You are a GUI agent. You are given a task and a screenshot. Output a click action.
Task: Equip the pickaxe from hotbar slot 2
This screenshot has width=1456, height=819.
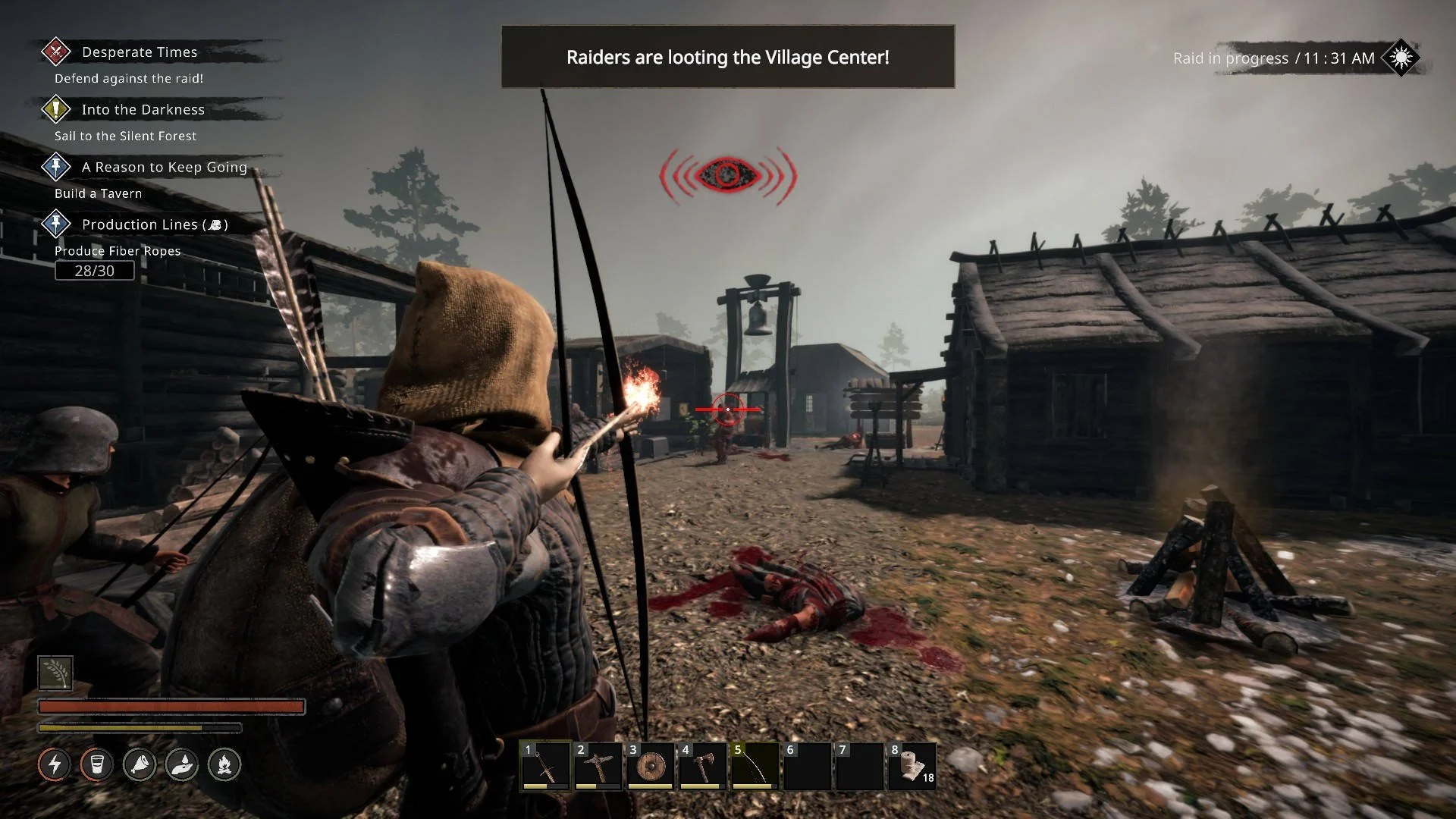(x=598, y=766)
